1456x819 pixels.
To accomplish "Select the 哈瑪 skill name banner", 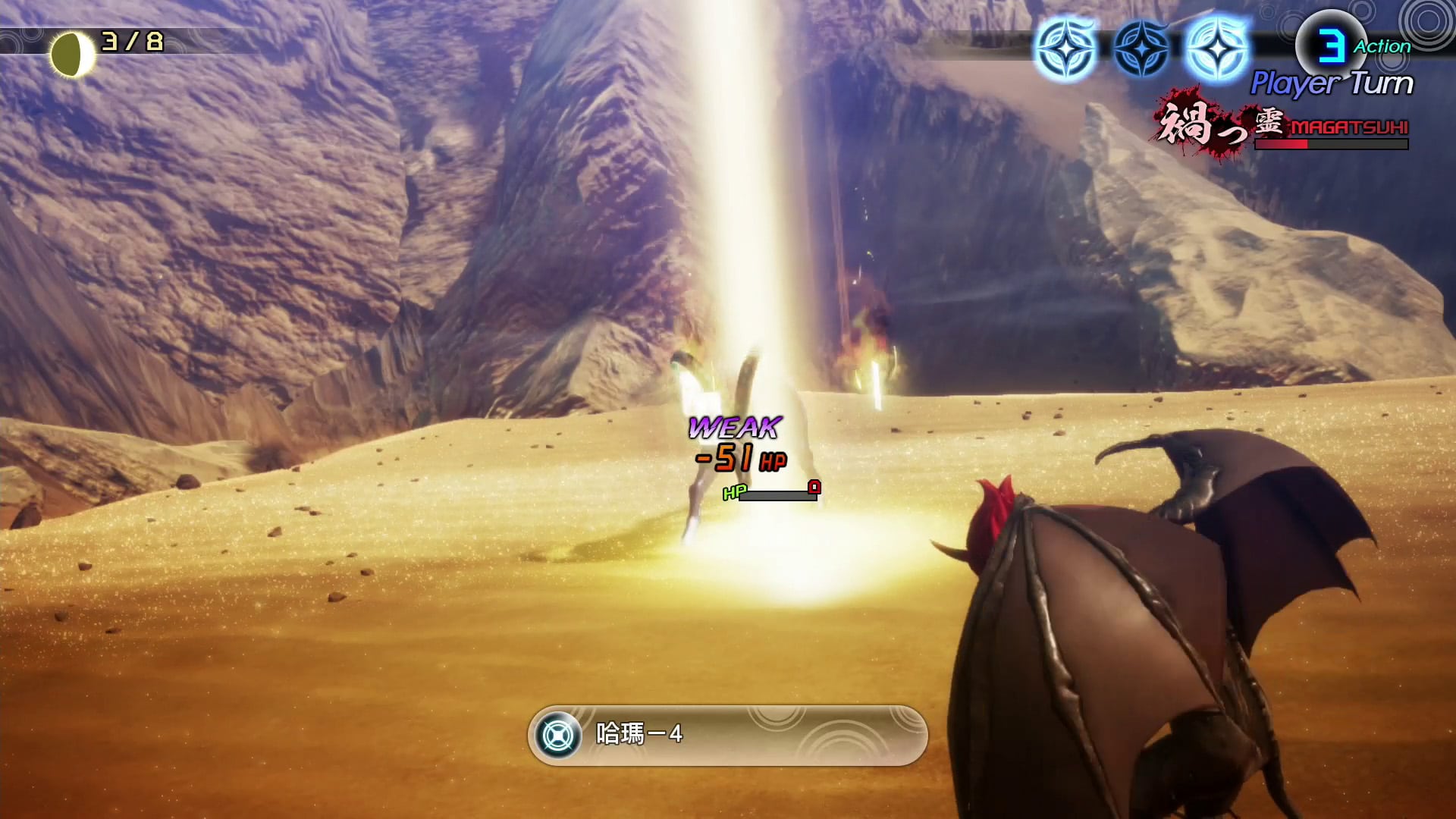I will point(727,735).
